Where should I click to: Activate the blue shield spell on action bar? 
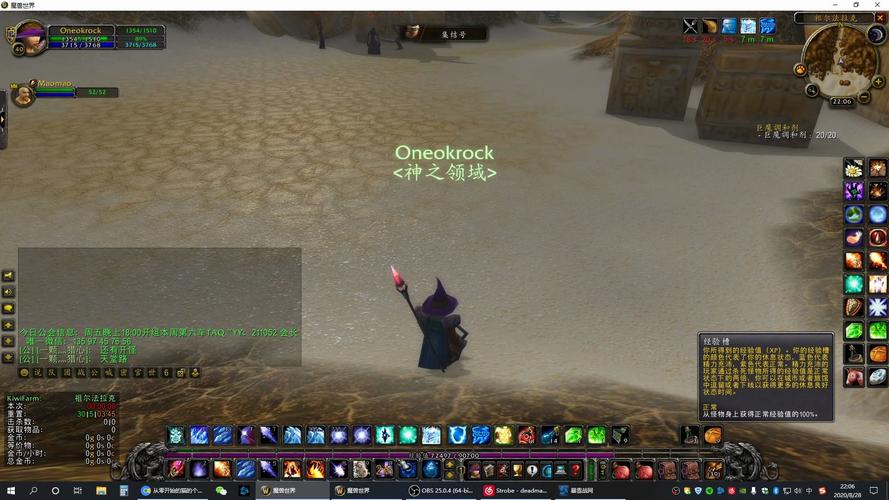click(457, 435)
